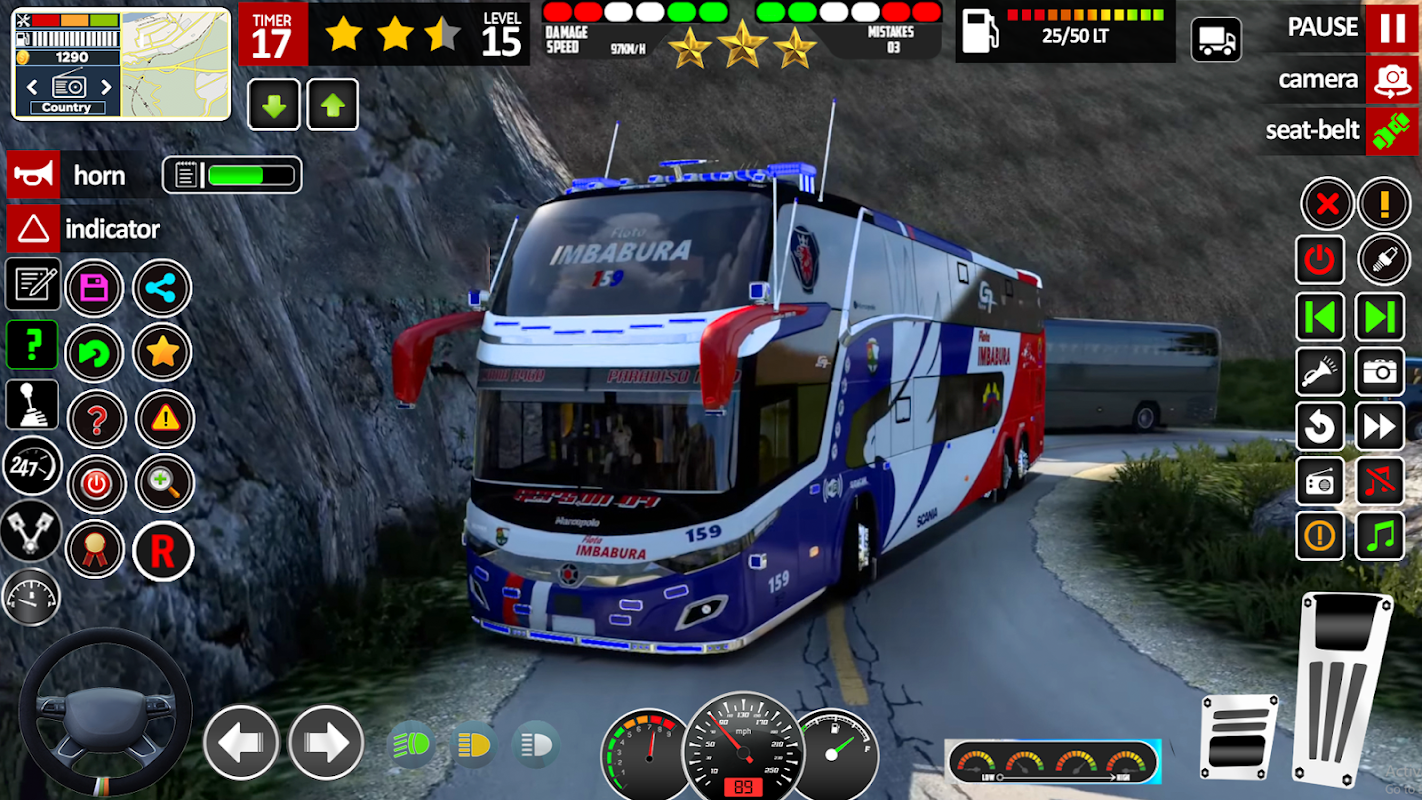Take a screenshot with the camera icon
Image resolution: width=1422 pixels, height=800 pixels.
click(1380, 372)
